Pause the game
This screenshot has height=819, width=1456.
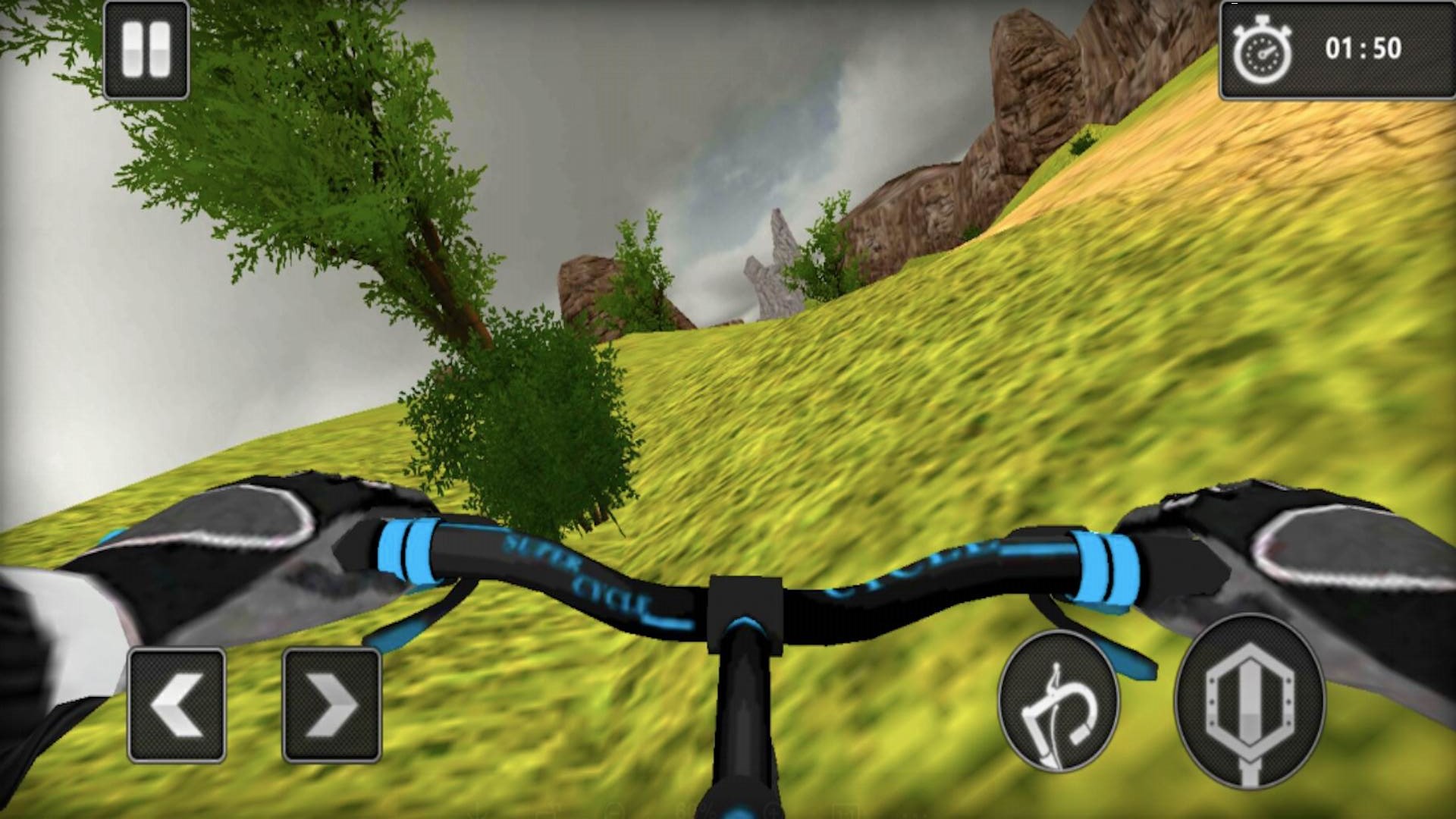(x=146, y=50)
